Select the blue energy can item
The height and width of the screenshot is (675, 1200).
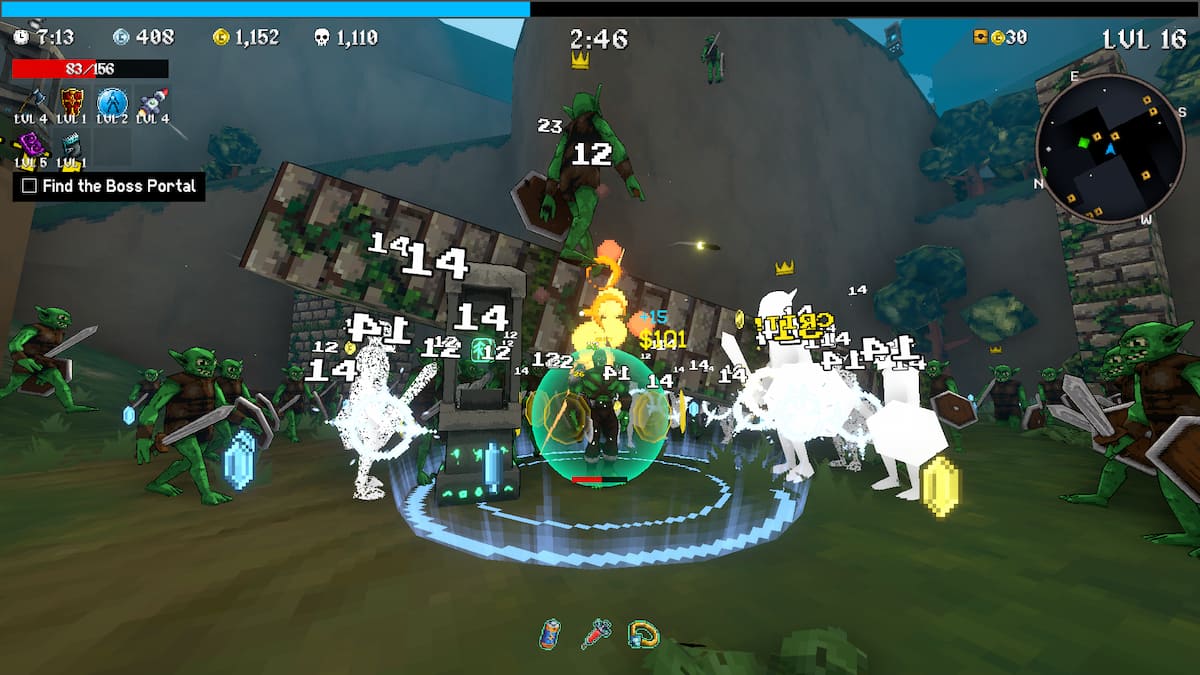[x=550, y=633]
